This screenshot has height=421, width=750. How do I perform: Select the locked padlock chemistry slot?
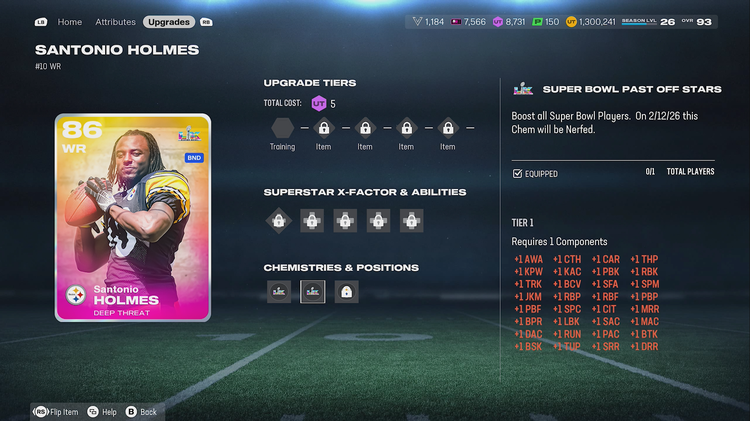click(346, 292)
